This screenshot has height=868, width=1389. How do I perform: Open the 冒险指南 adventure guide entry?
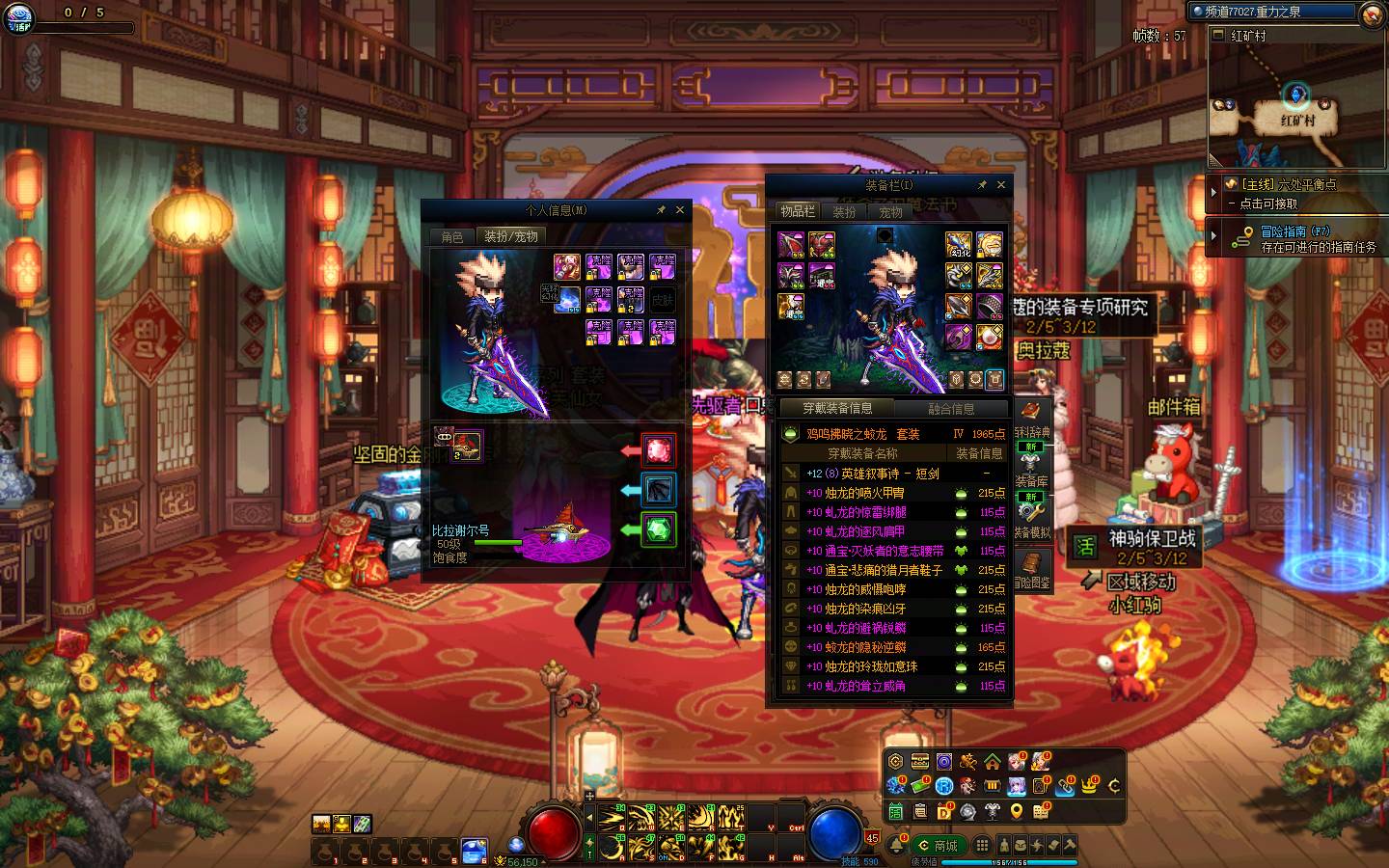pos(1294,231)
